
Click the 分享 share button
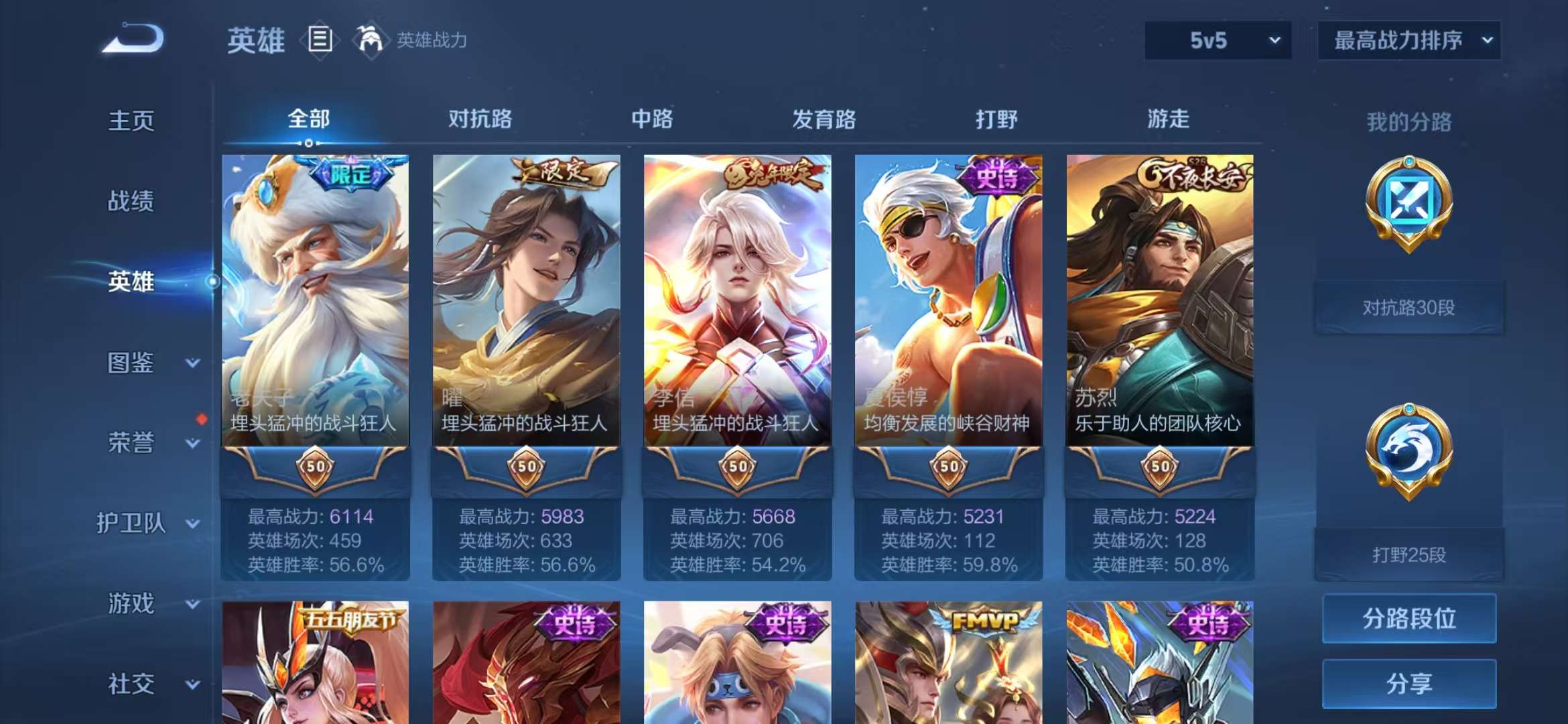[1409, 685]
